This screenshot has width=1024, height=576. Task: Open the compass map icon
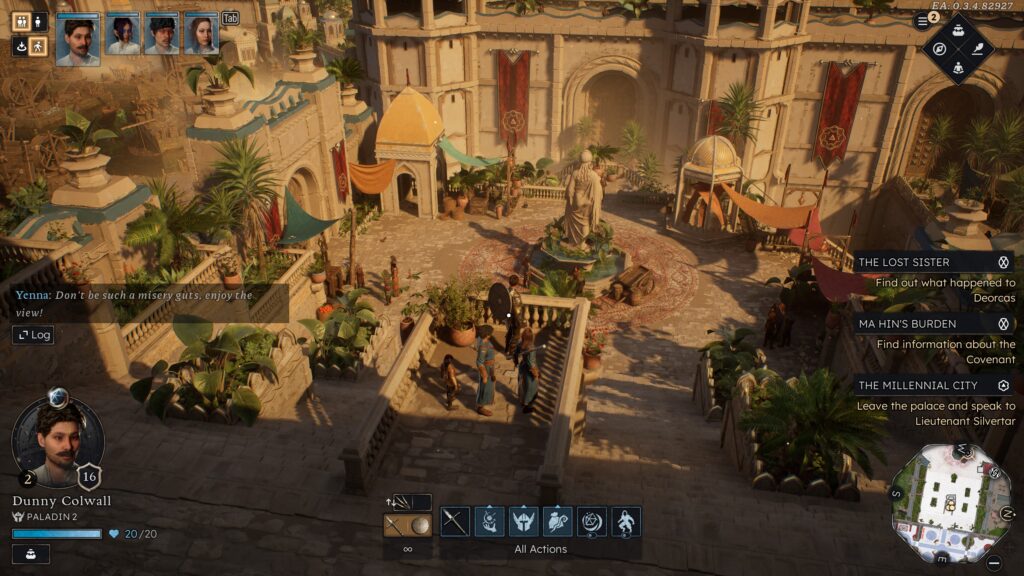pyautogui.click(x=940, y=48)
